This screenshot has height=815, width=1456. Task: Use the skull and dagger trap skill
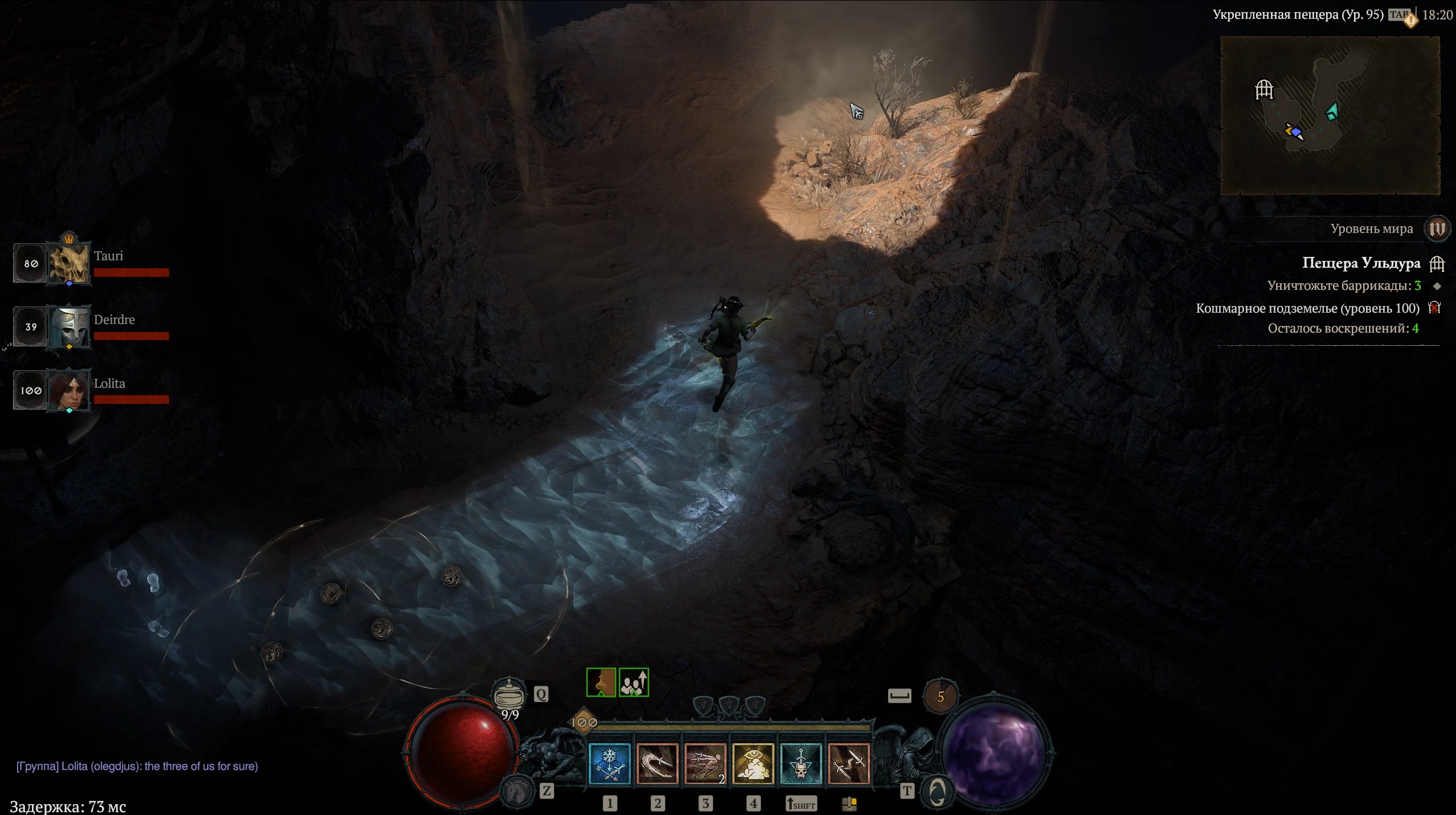click(x=801, y=764)
